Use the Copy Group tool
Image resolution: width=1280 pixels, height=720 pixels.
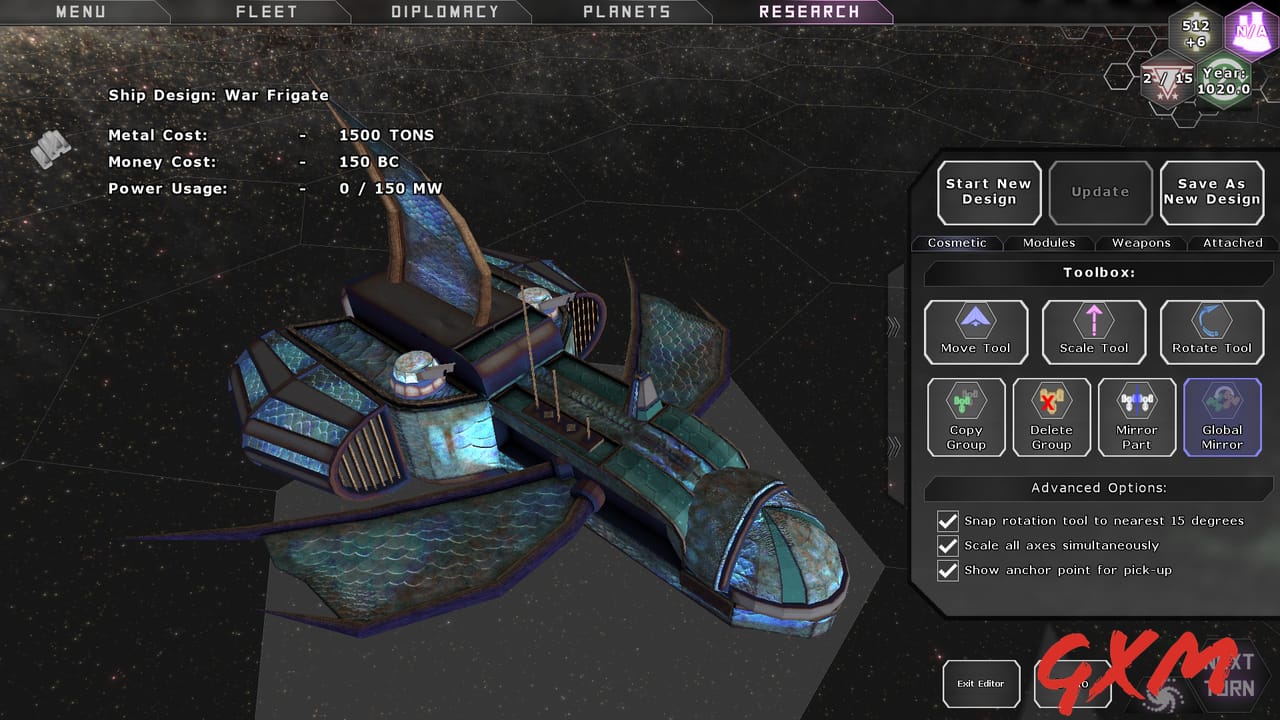[966, 417]
